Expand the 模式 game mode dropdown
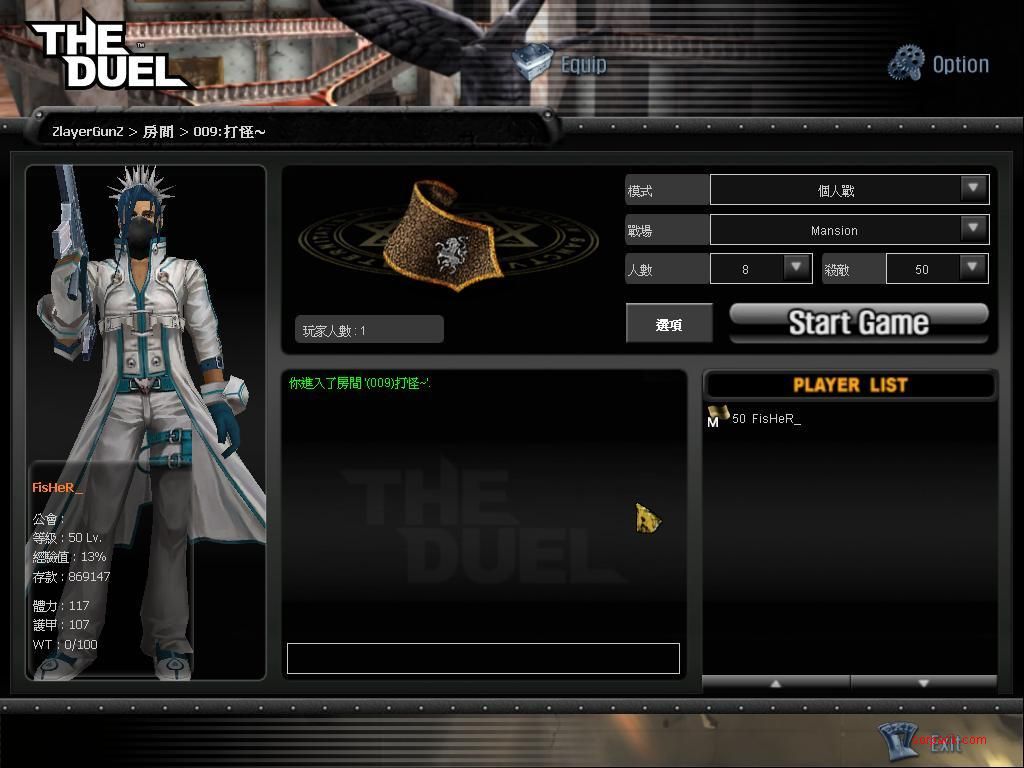The width and height of the screenshot is (1024, 768). (x=973, y=189)
